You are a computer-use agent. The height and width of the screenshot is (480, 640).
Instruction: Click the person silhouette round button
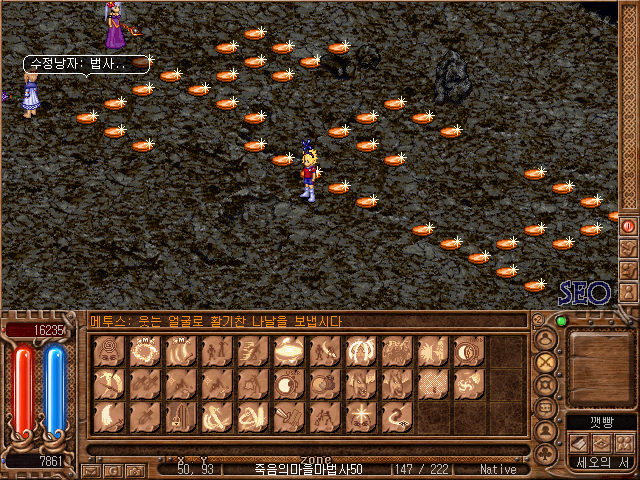point(546,431)
